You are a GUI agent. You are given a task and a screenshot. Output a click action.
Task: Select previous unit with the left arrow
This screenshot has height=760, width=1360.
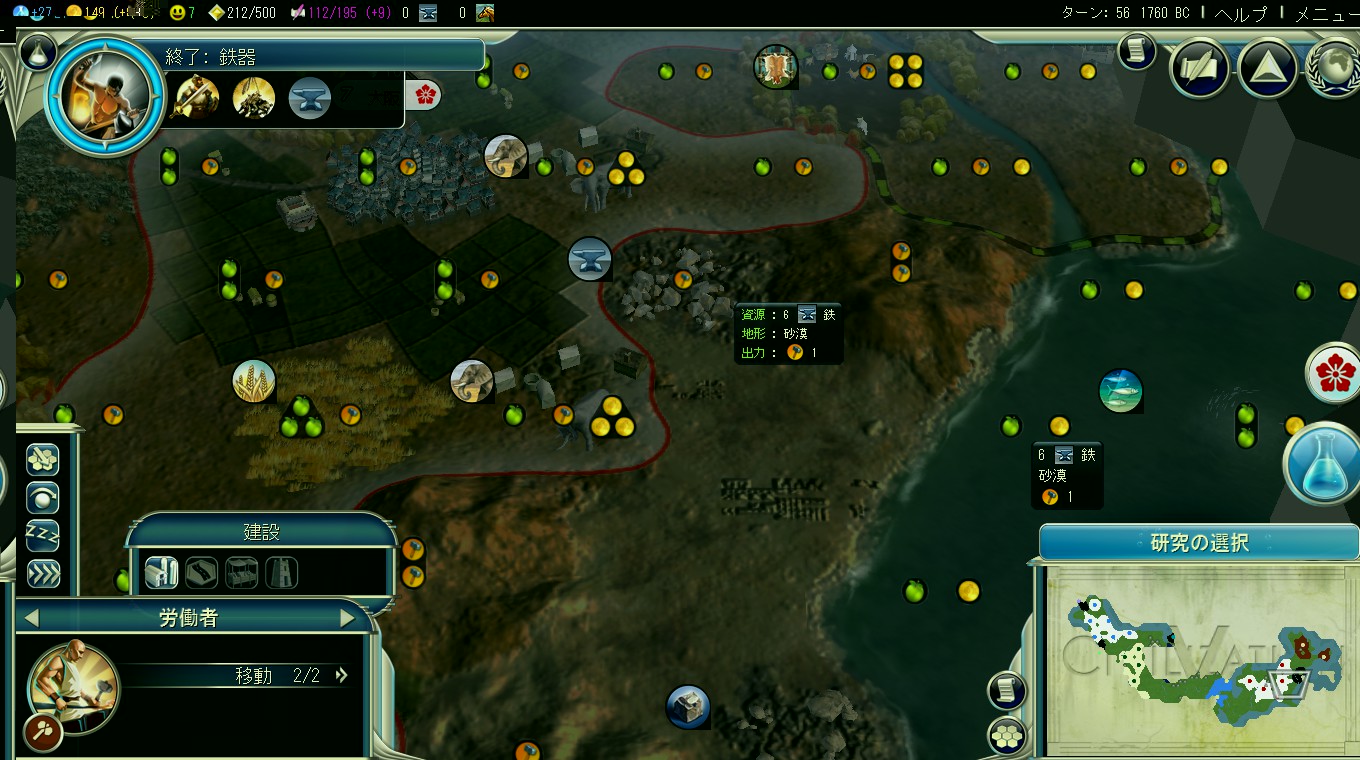[x=31, y=618]
